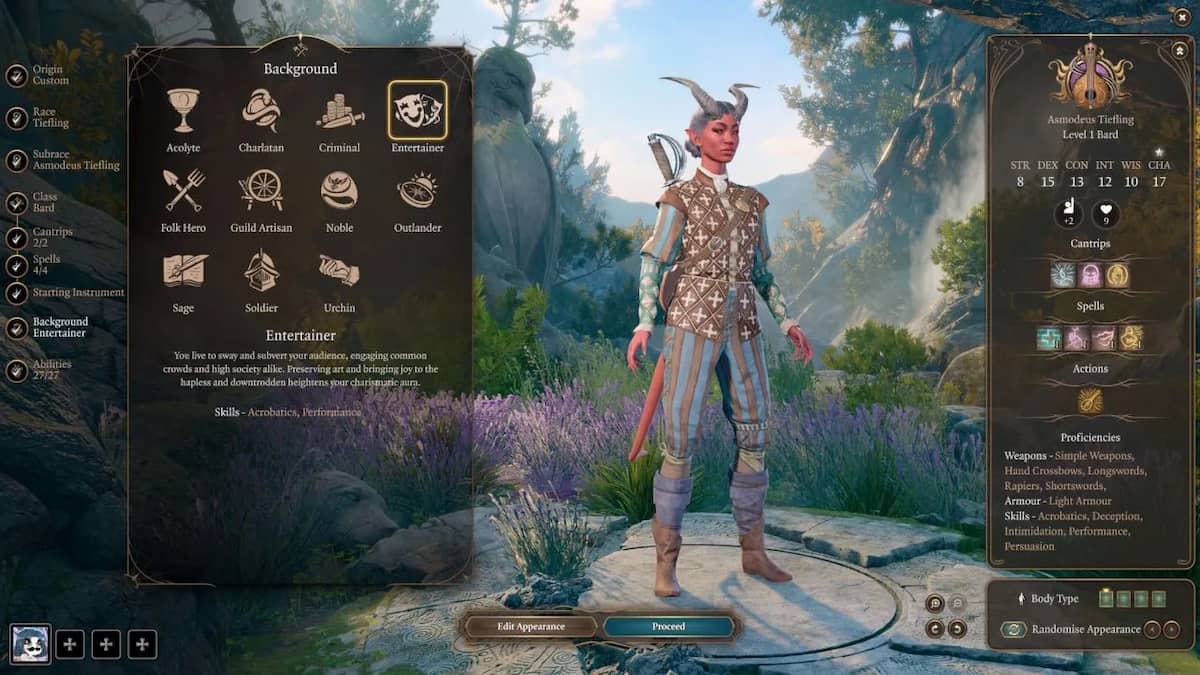Viewport: 1200px width, 675px height.
Task: Select the Folk Hero background
Action: (x=184, y=191)
